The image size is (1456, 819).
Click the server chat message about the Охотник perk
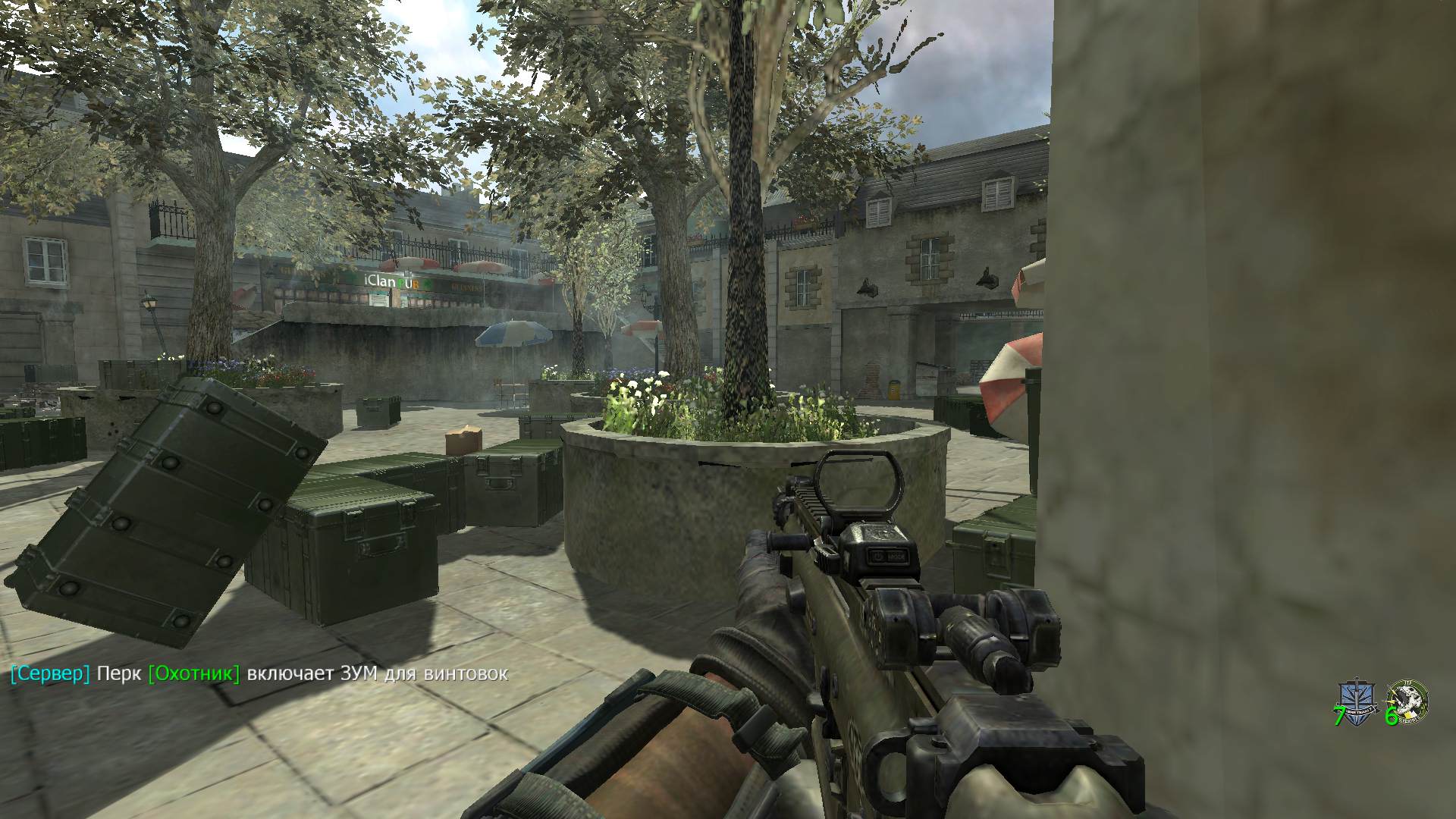click(259, 673)
